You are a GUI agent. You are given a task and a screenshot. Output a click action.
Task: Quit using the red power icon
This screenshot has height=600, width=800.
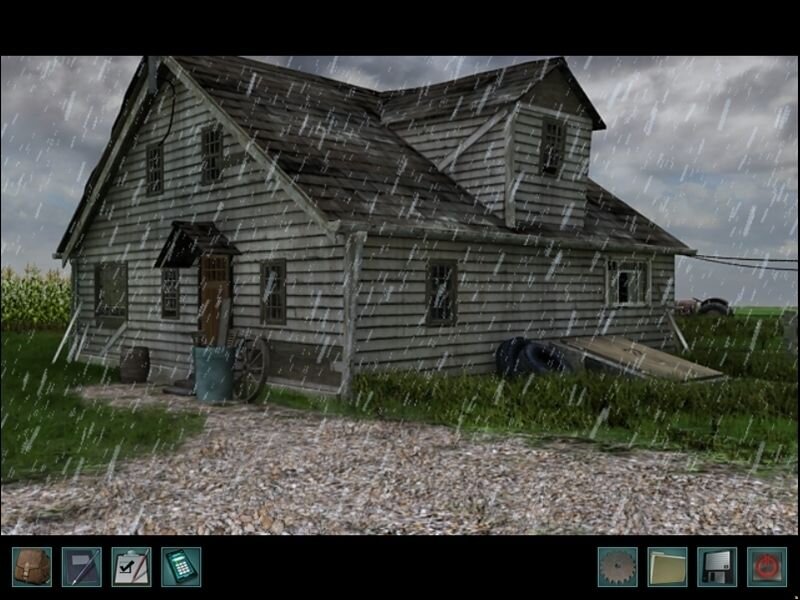click(767, 567)
